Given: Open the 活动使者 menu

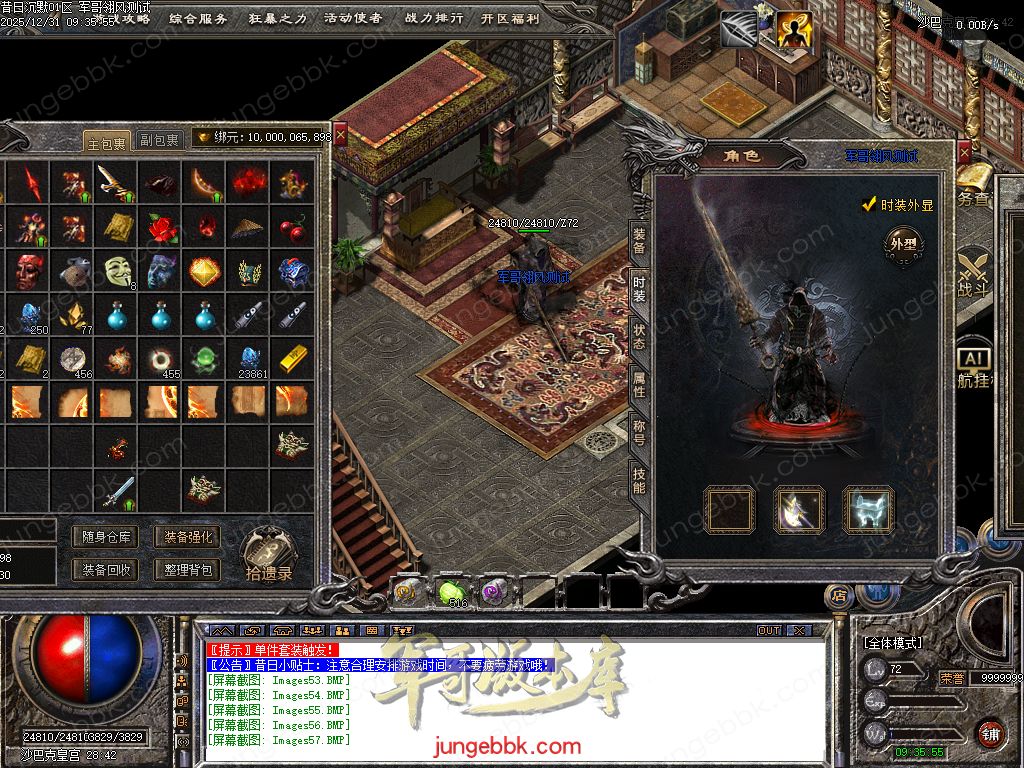Looking at the screenshot, I should coord(353,18).
